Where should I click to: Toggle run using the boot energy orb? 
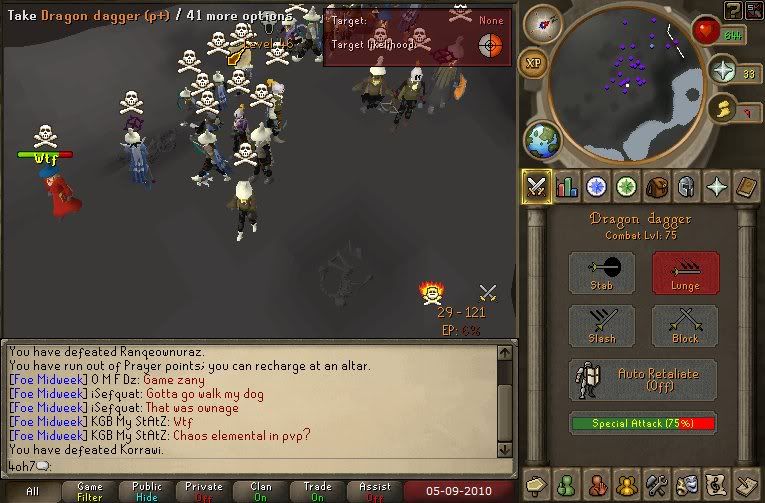pyautogui.click(x=723, y=108)
